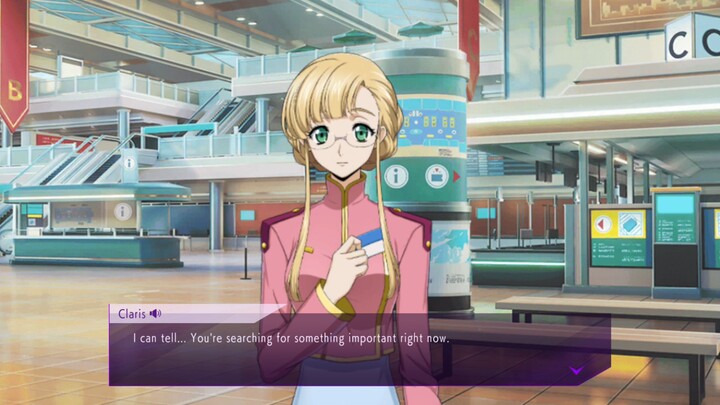Advance dialogue with the purple down arrow

click(577, 370)
